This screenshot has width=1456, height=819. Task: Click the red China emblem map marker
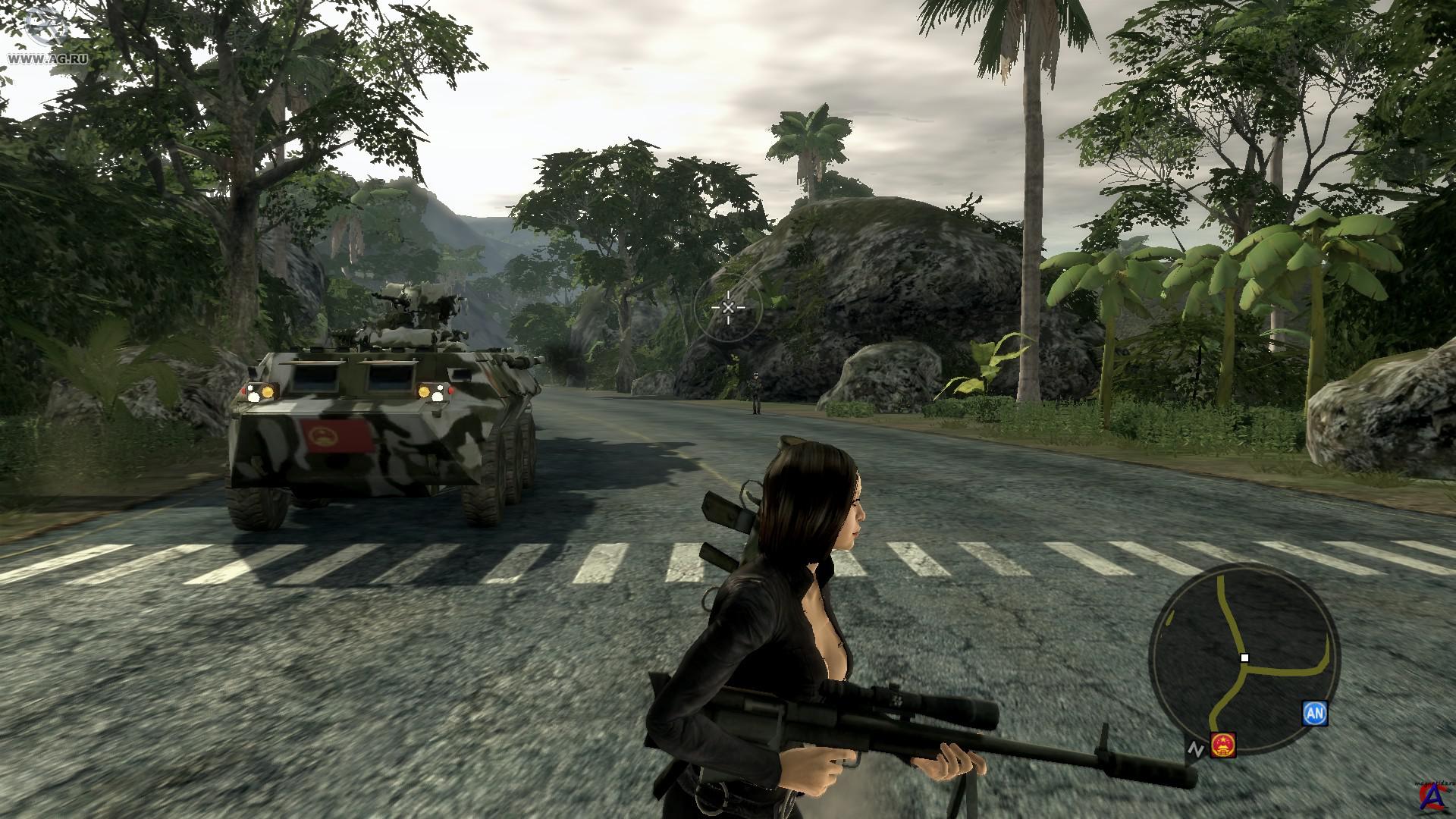tap(1222, 745)
